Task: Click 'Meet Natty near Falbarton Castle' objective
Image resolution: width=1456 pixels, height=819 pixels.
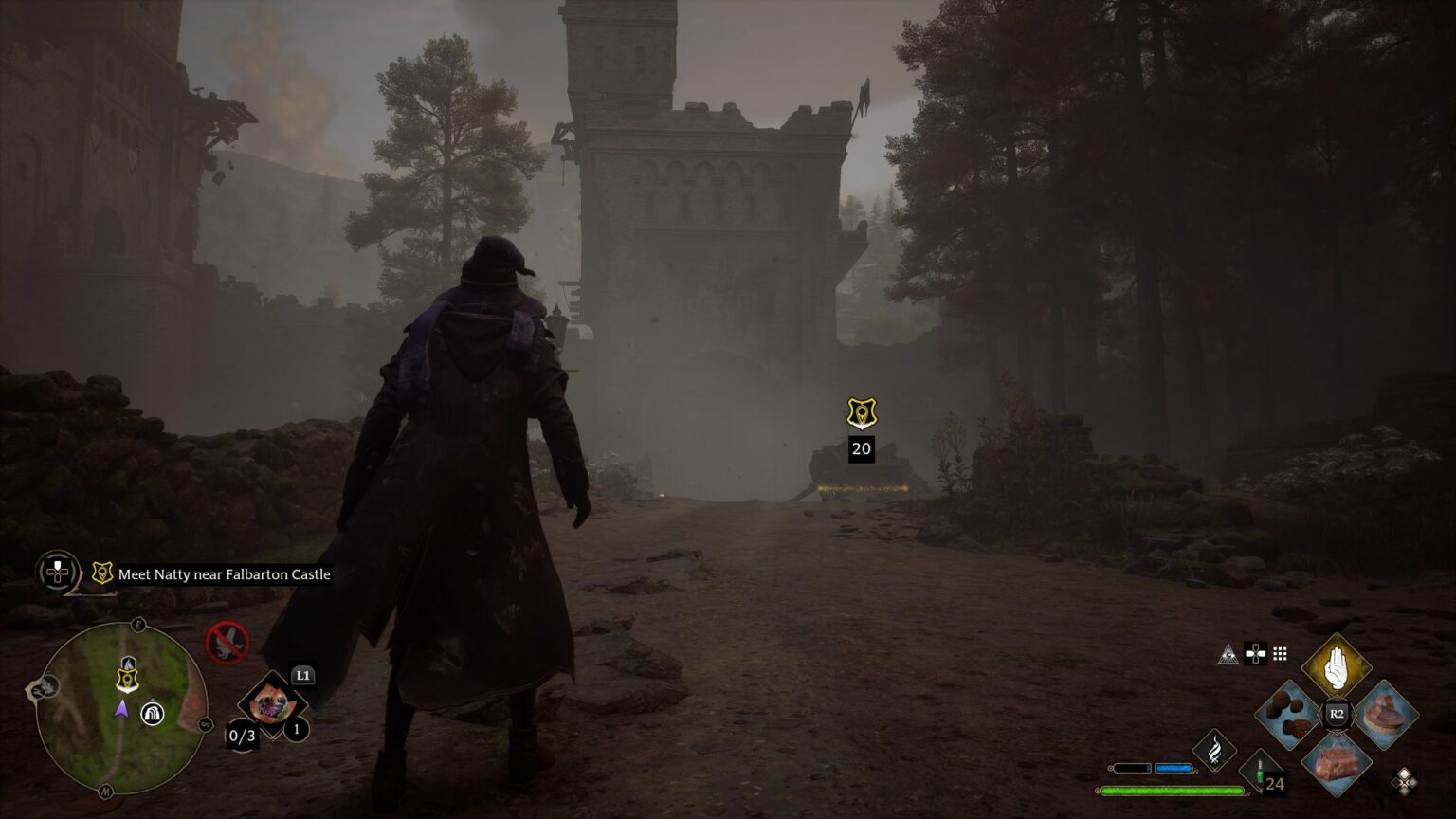Action: coord(223,574)
